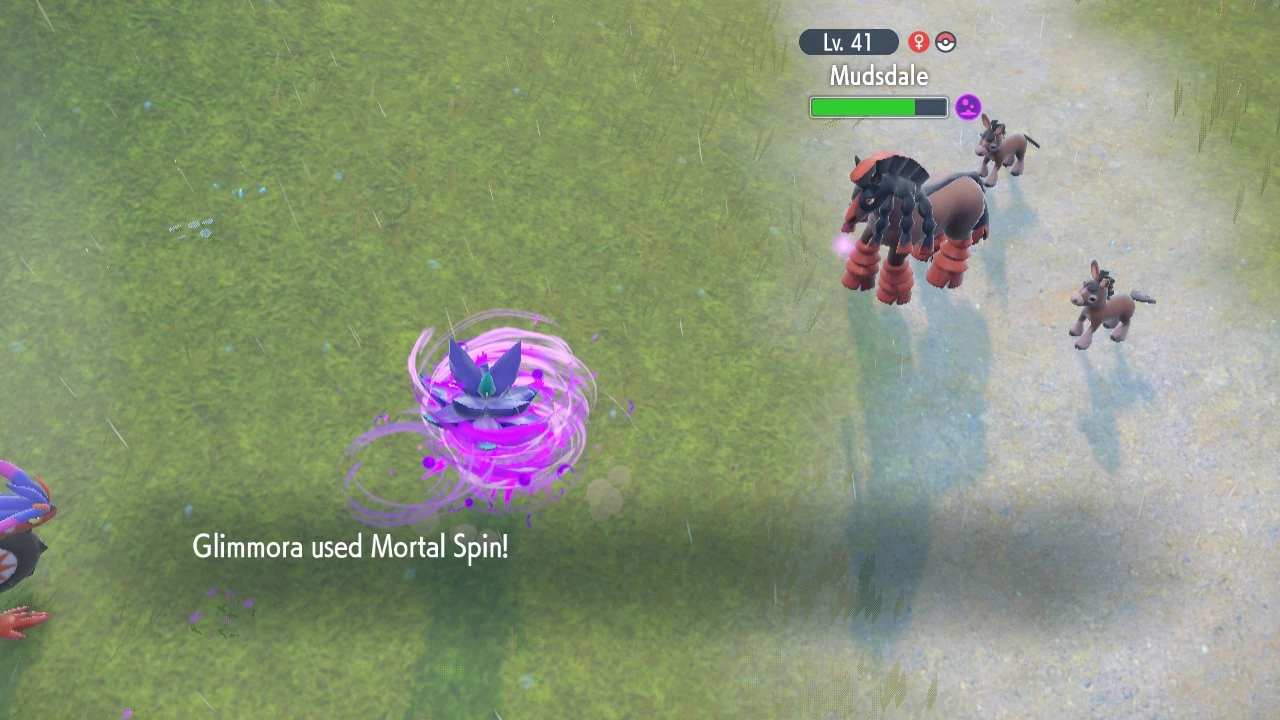Expand the Mudsdale battle info panel
1280x720 pixels.
click(878, 75)
